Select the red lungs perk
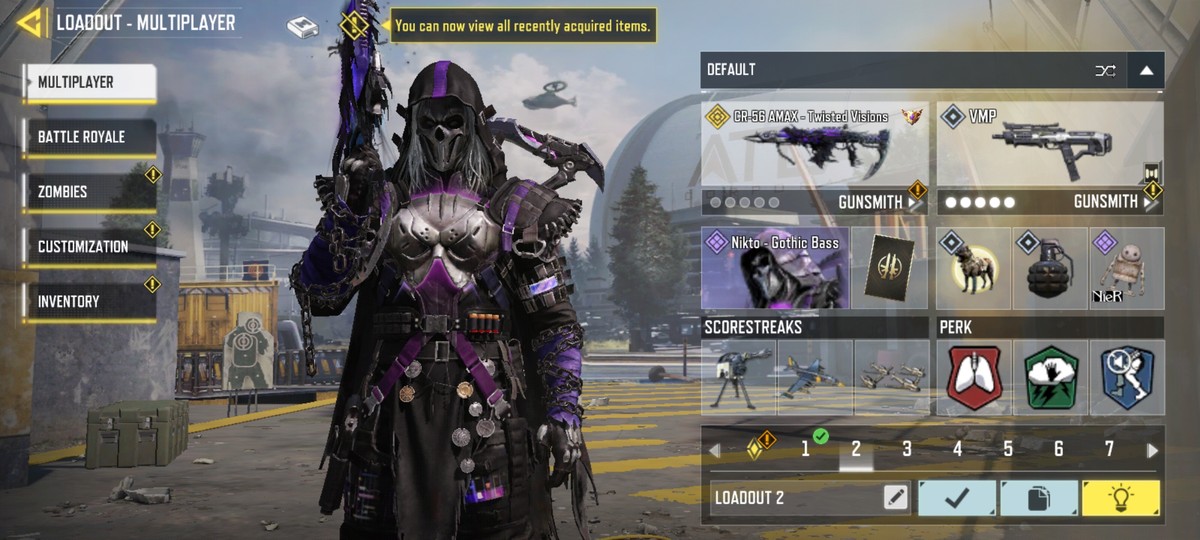 pos(973,377)
